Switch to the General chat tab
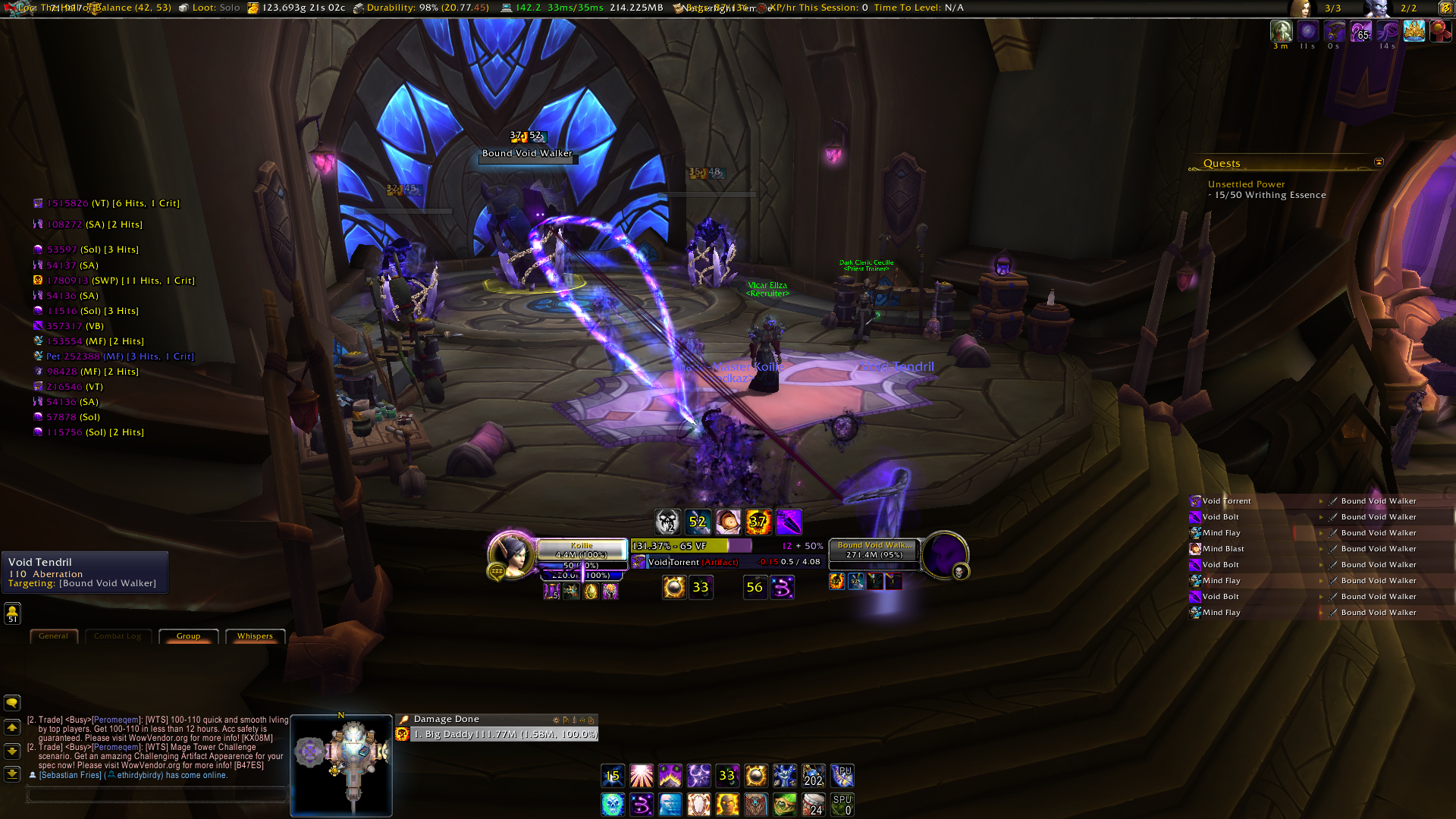Screen dimensions: 1456x819 (x=53, y=636)
